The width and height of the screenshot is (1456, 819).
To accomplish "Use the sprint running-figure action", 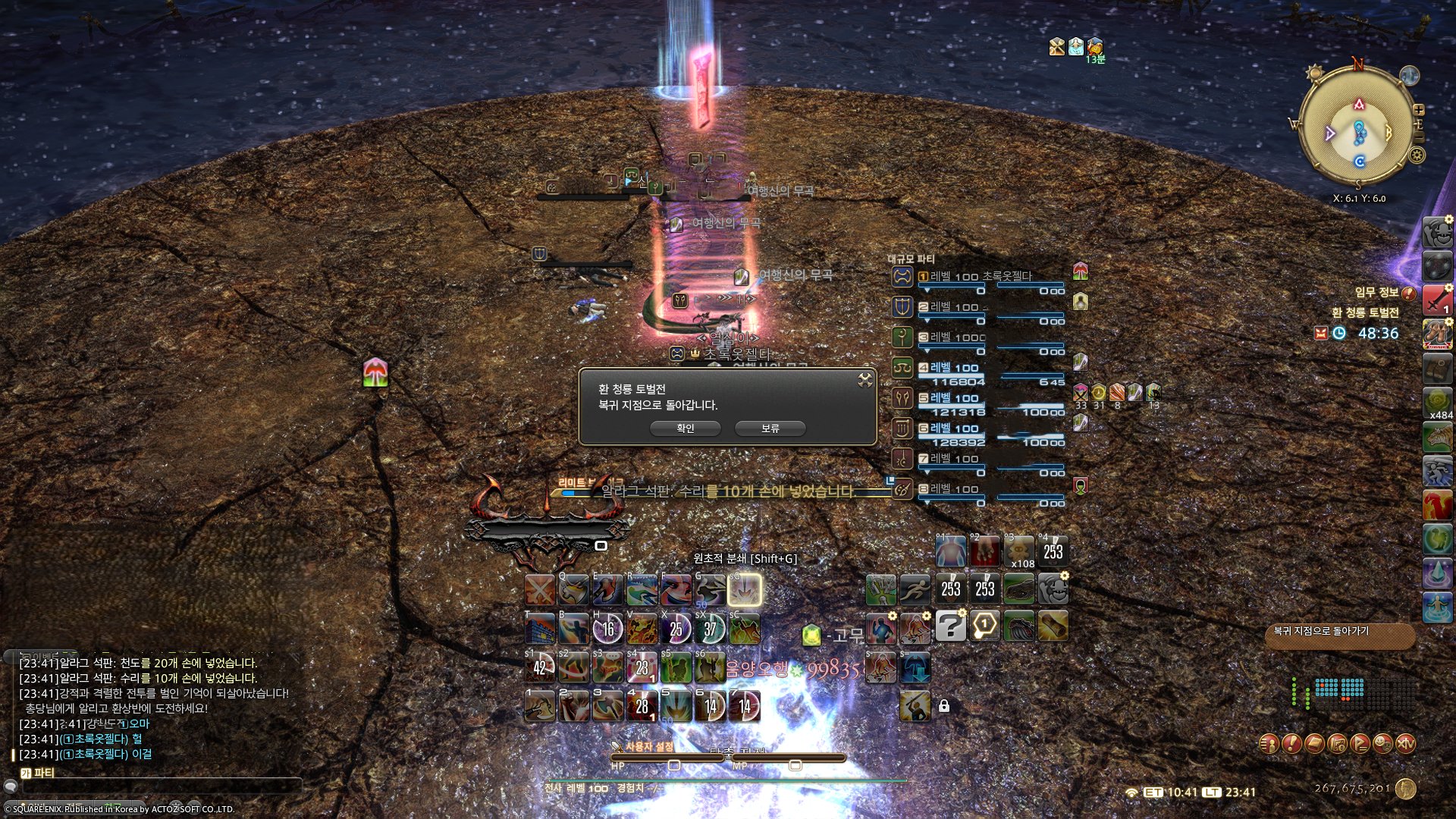I will (915, 589).
